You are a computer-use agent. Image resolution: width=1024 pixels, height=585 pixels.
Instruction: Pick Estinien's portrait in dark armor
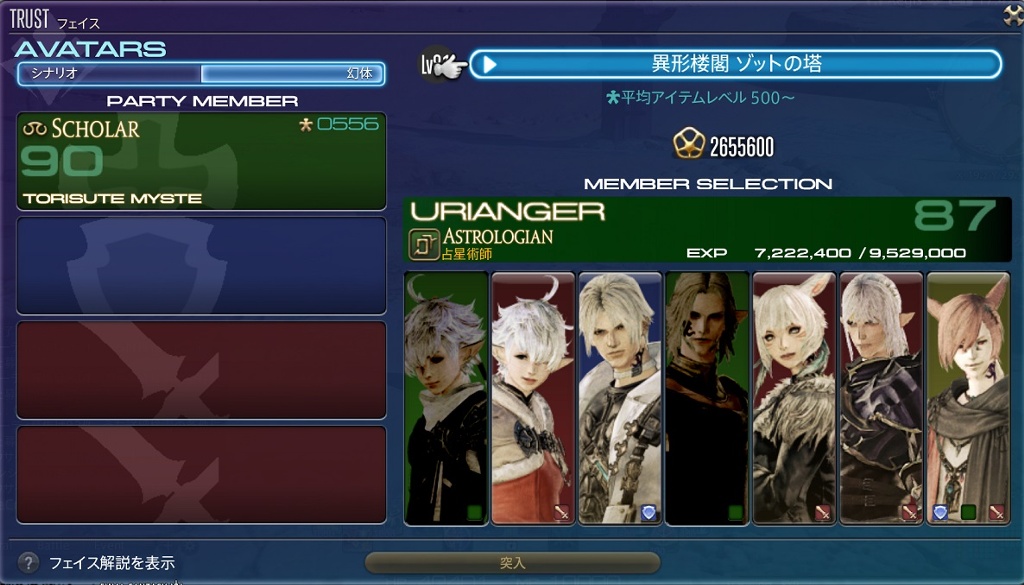click(881, 398)
